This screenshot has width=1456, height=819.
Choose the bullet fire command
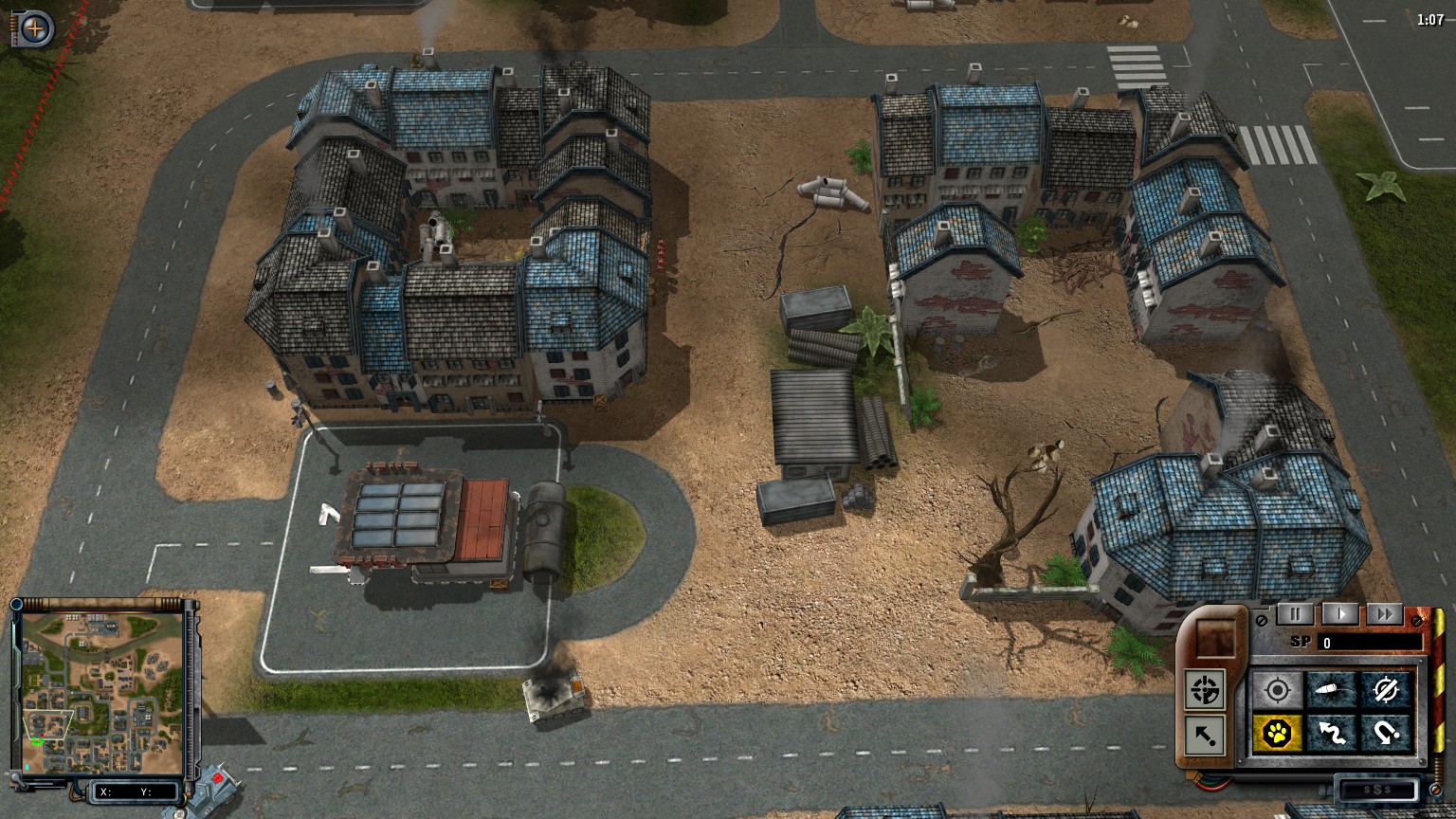coord(1332,690)
